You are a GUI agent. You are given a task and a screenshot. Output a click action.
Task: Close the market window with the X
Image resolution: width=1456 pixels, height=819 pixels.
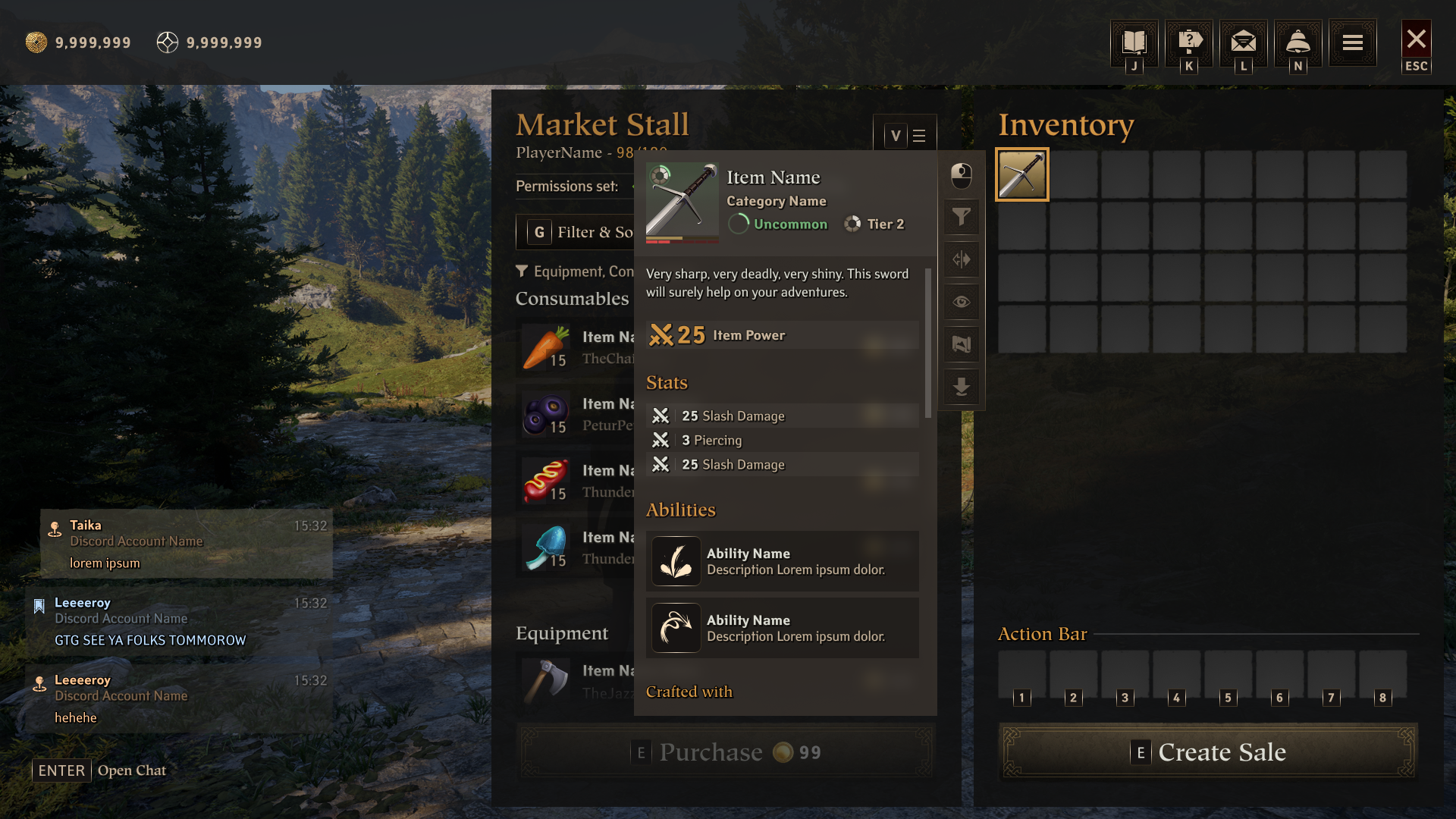(1416, 40)
